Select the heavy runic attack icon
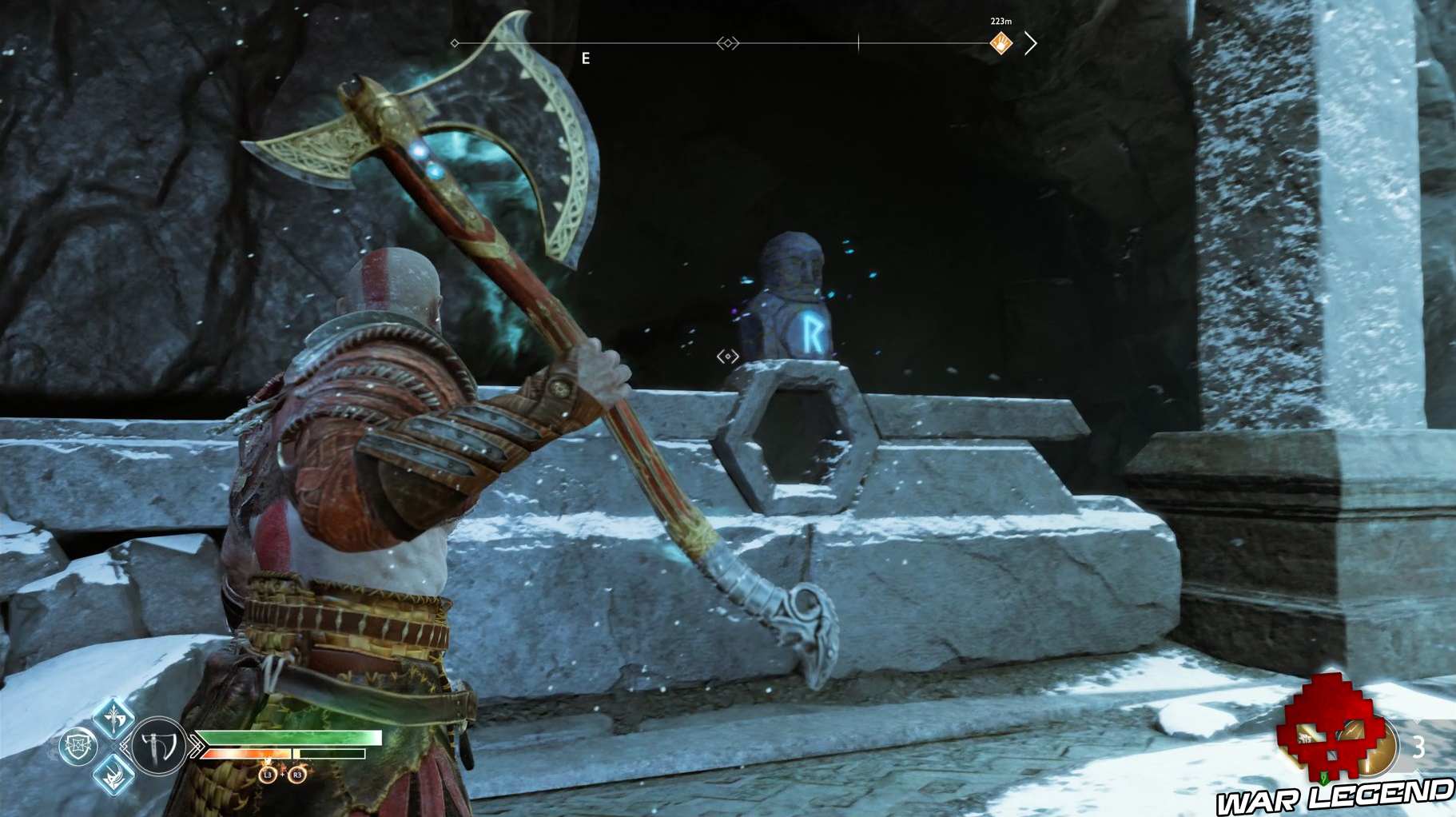Screen dimensions: 1456x817 113,775
